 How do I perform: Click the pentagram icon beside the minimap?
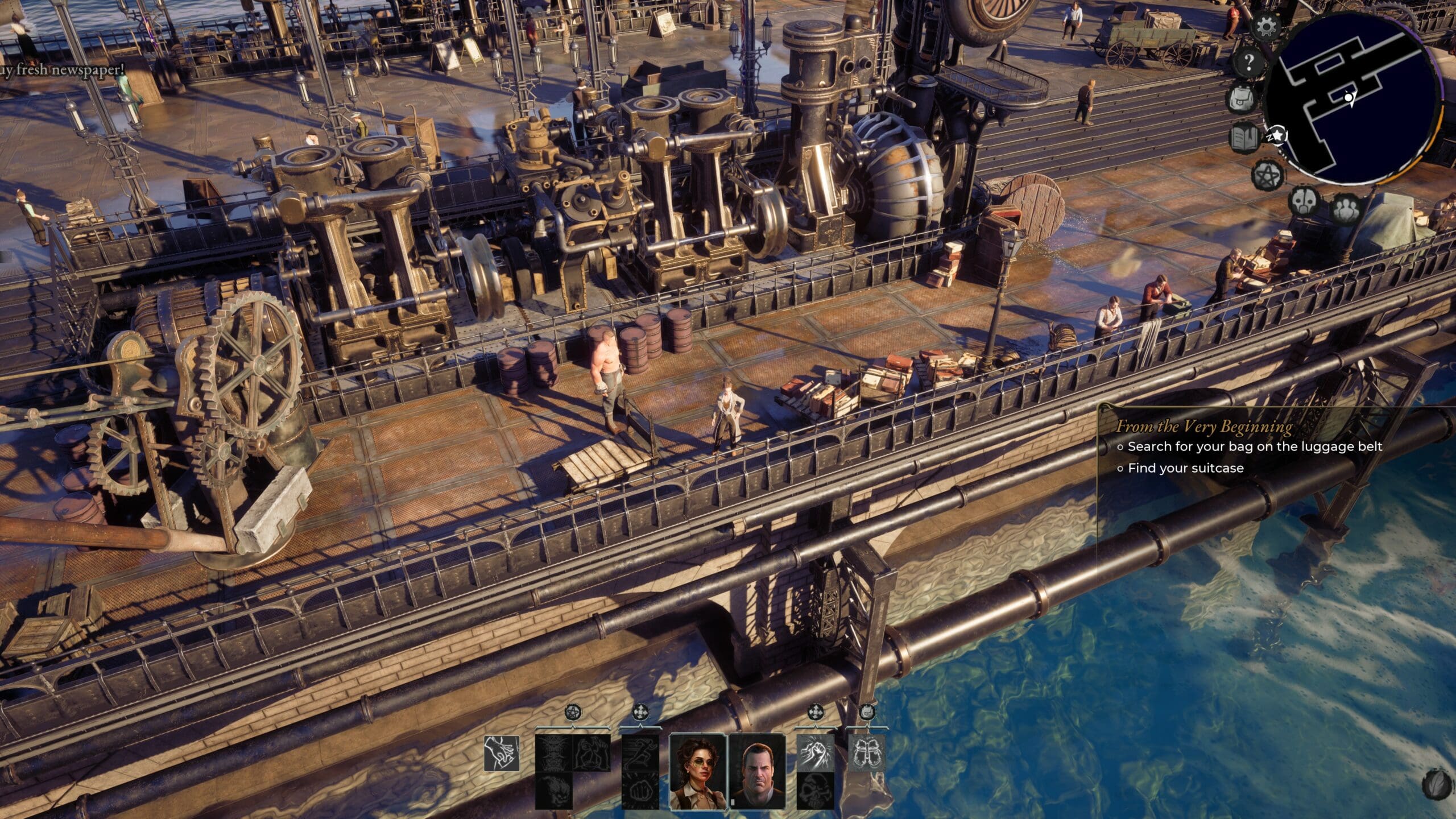point(1267,174)
